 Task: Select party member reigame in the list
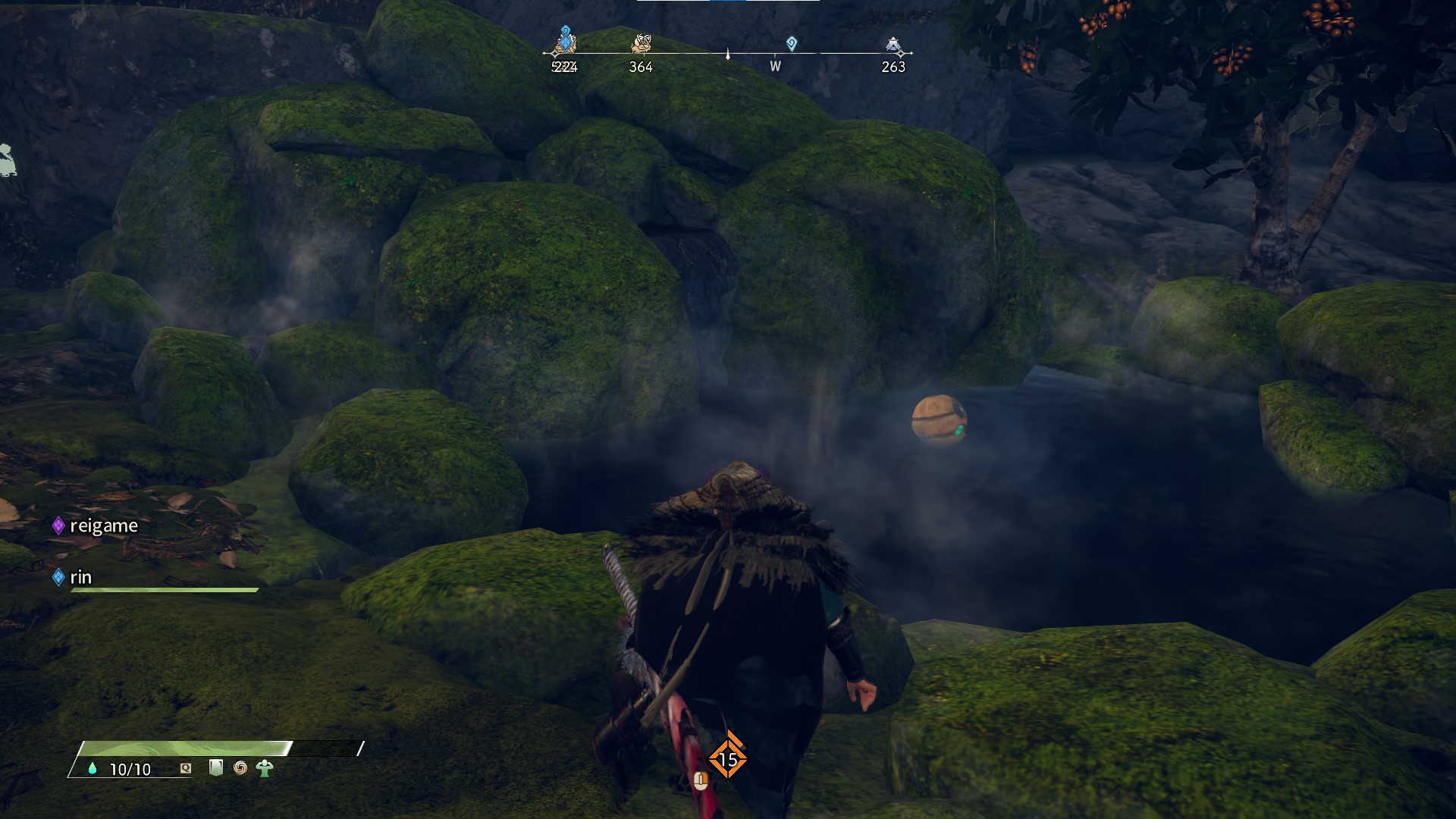[103, 526]
